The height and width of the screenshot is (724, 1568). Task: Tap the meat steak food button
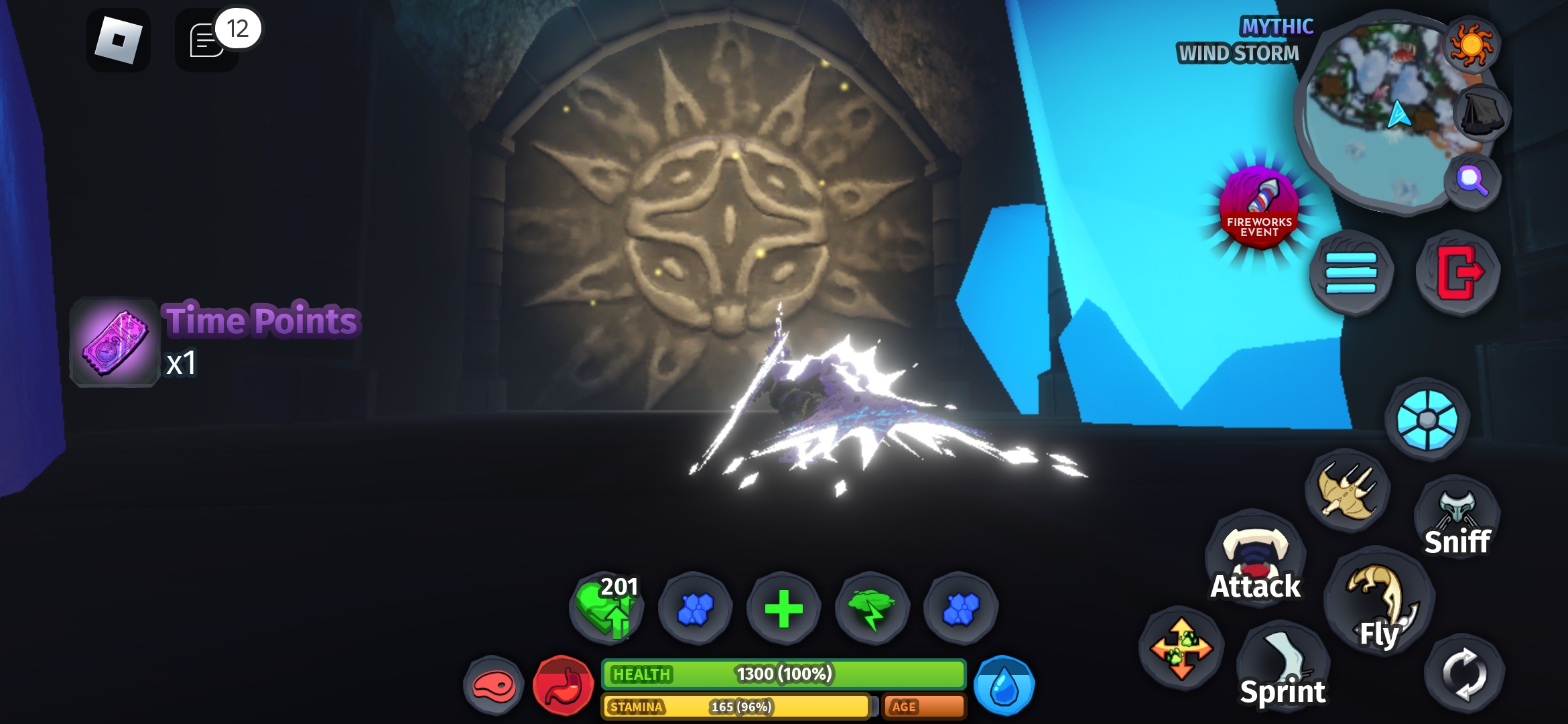click(x=494, y=686)
